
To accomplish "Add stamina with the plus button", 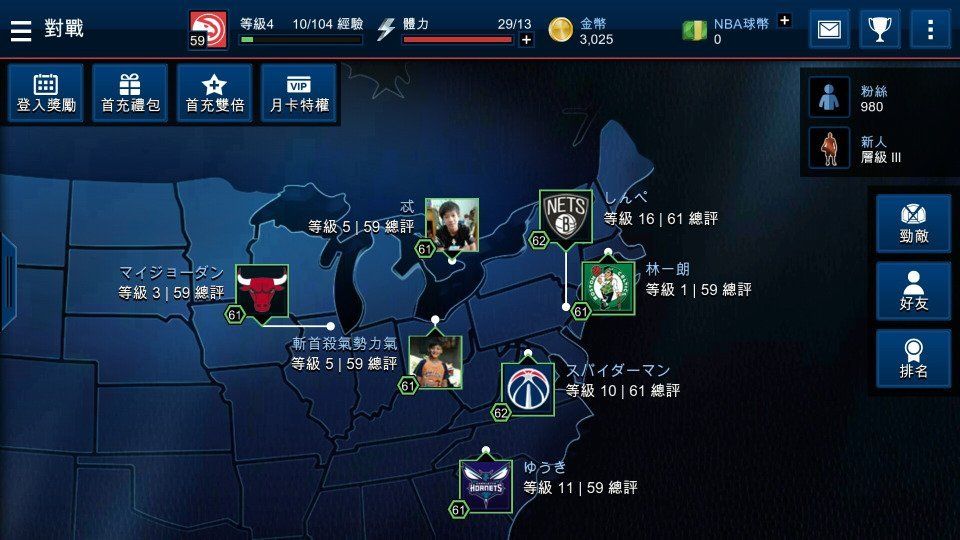I will (x=526, y=40).
